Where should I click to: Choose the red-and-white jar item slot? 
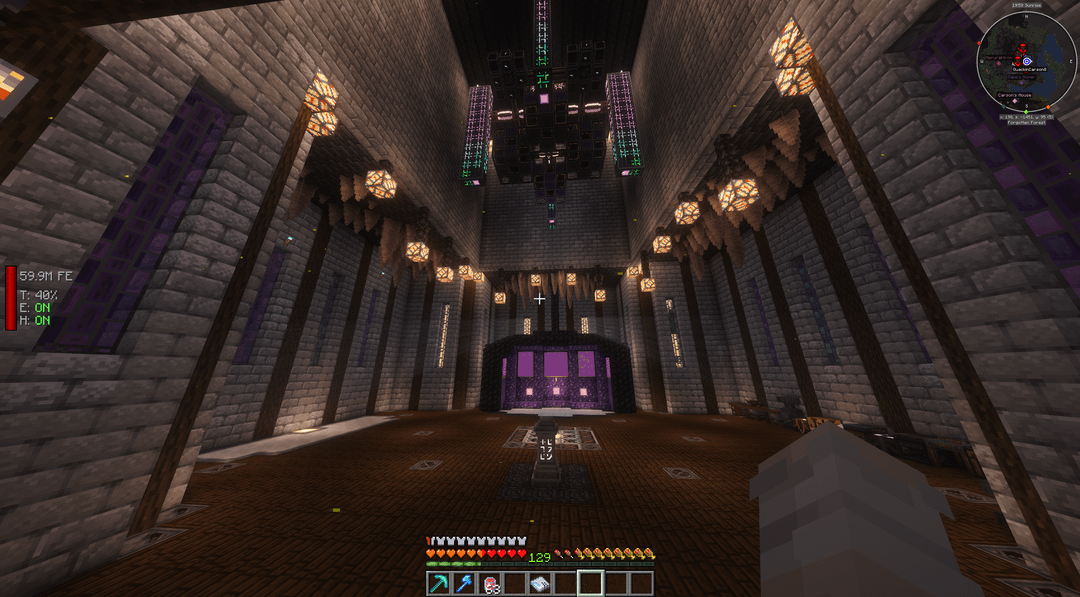490,584
